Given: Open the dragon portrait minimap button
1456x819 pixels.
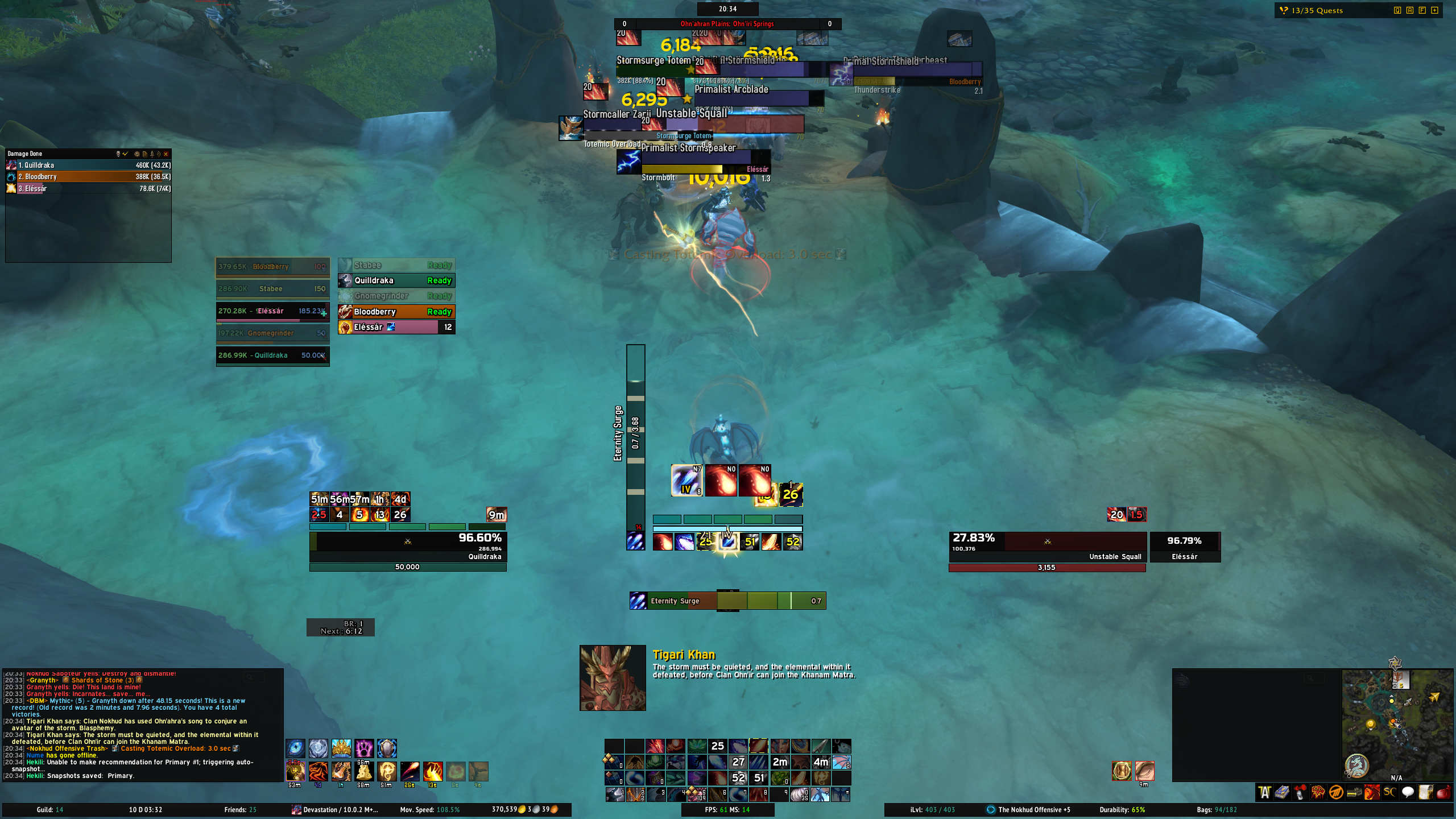Looking at the screenshot, I should 1356,766.
